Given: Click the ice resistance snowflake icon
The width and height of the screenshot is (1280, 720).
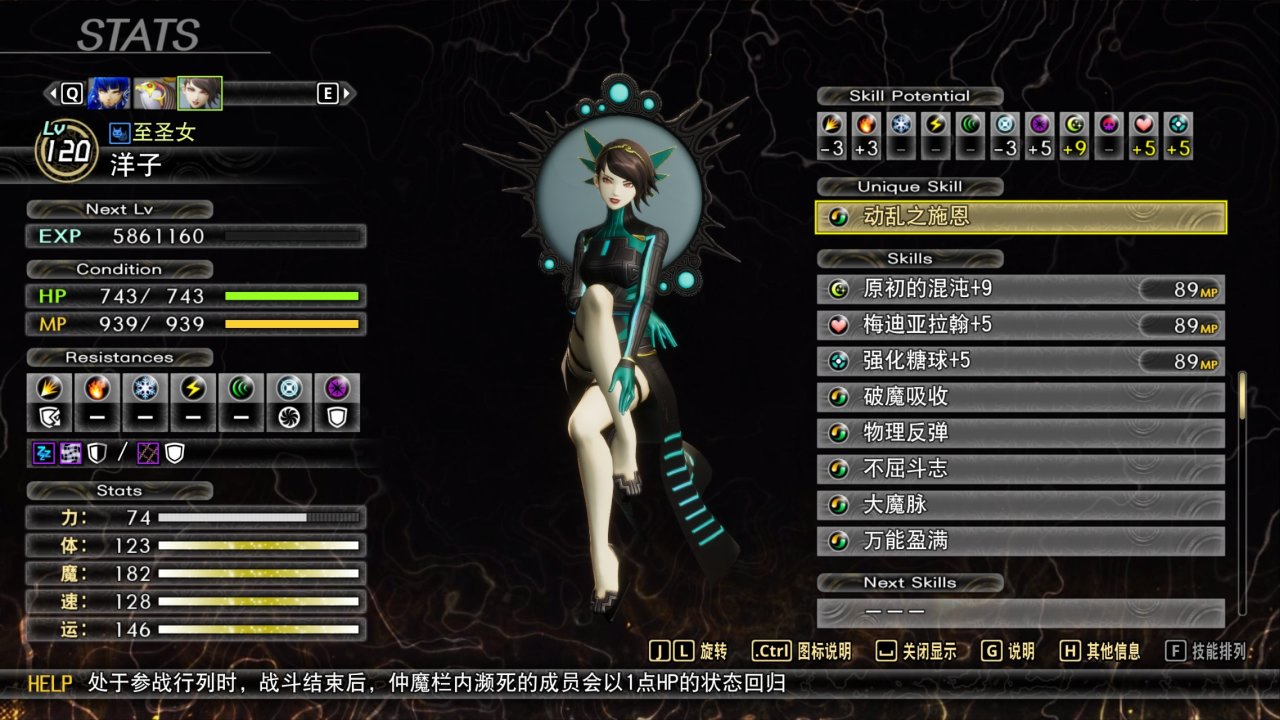Looking at the screenshot, I should pyautogui.click(x=145, y=388).
